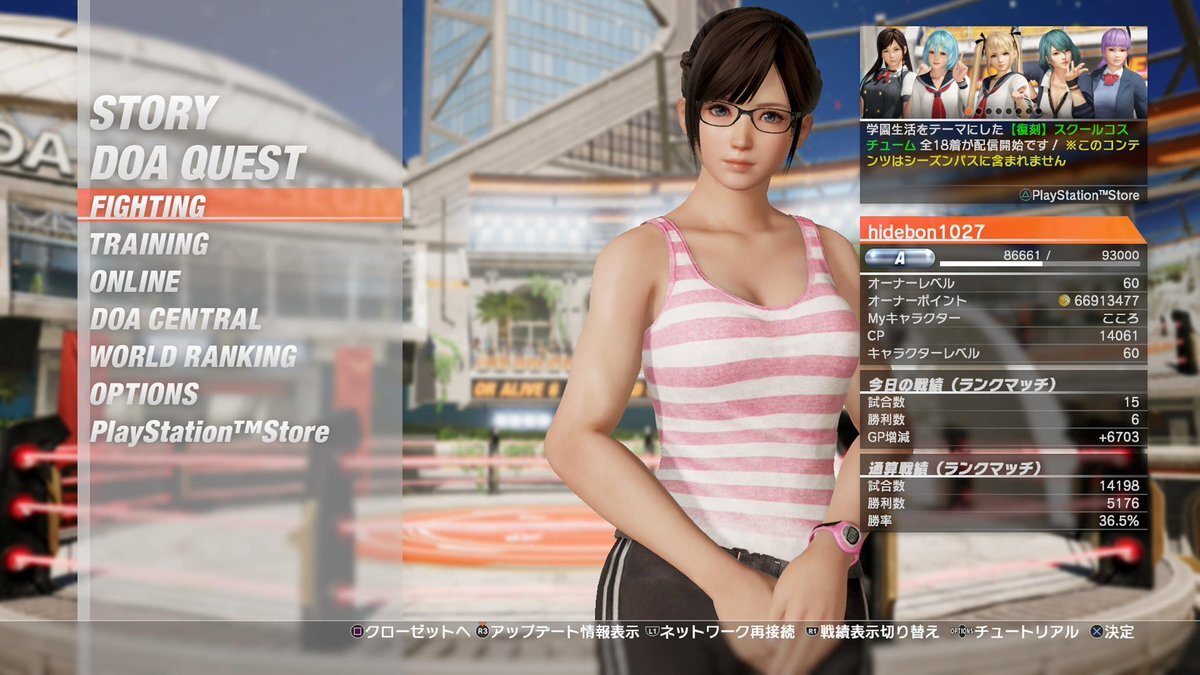The height and width of the screenshot is (675, 1200).
Task: Open the STORY mode entry
Action: click(154, 114)
